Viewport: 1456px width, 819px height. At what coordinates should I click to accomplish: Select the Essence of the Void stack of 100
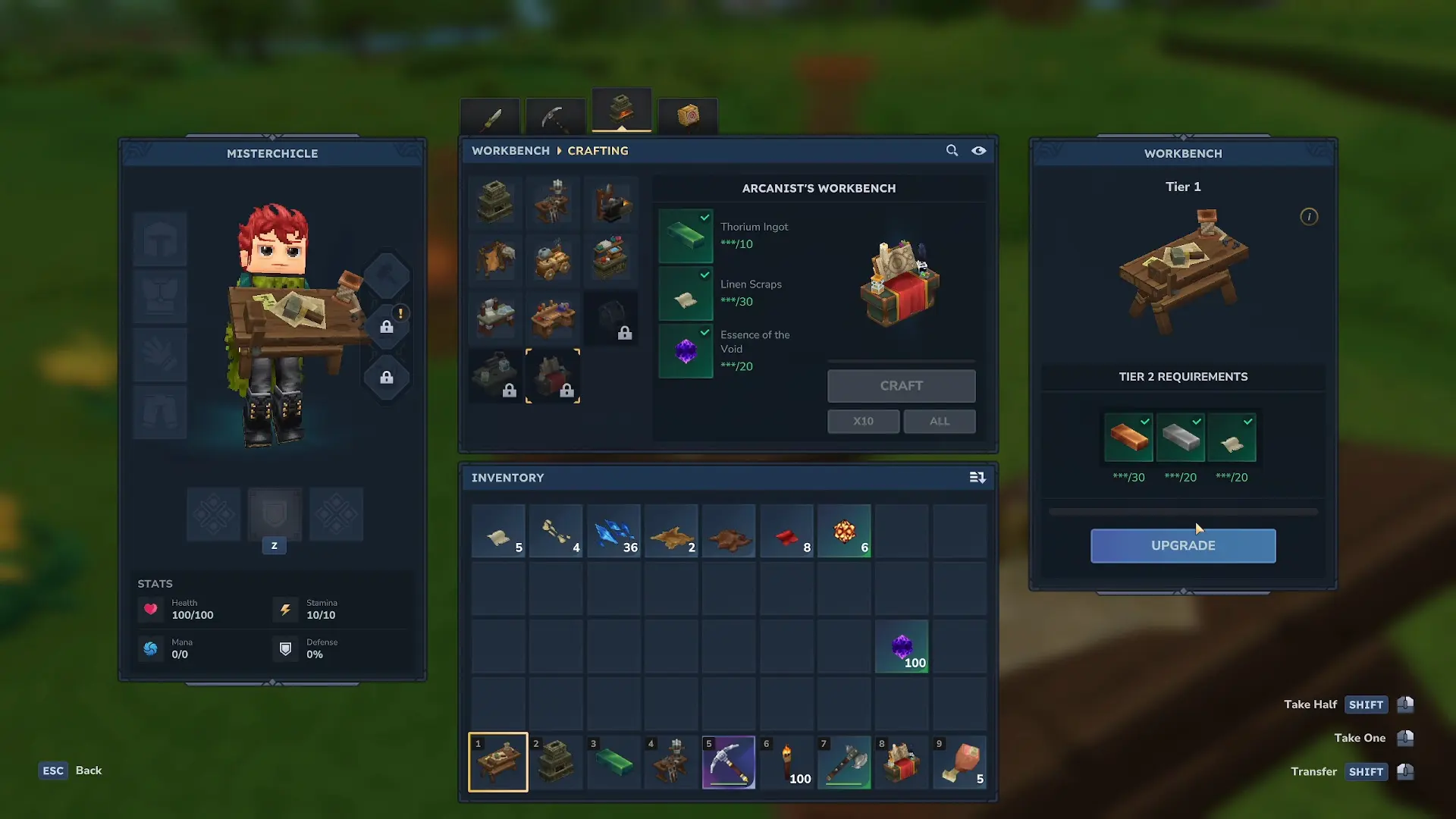point(902,646)
